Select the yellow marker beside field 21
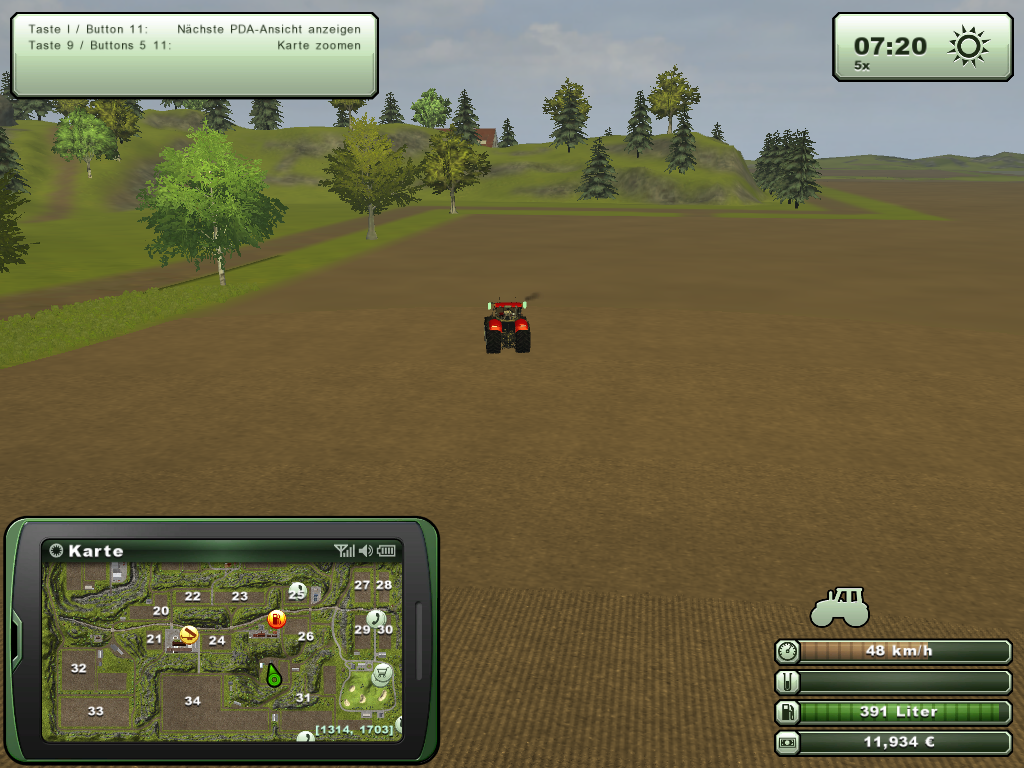1024x768 pixels. pyautogui.click(x=188, y=634)
